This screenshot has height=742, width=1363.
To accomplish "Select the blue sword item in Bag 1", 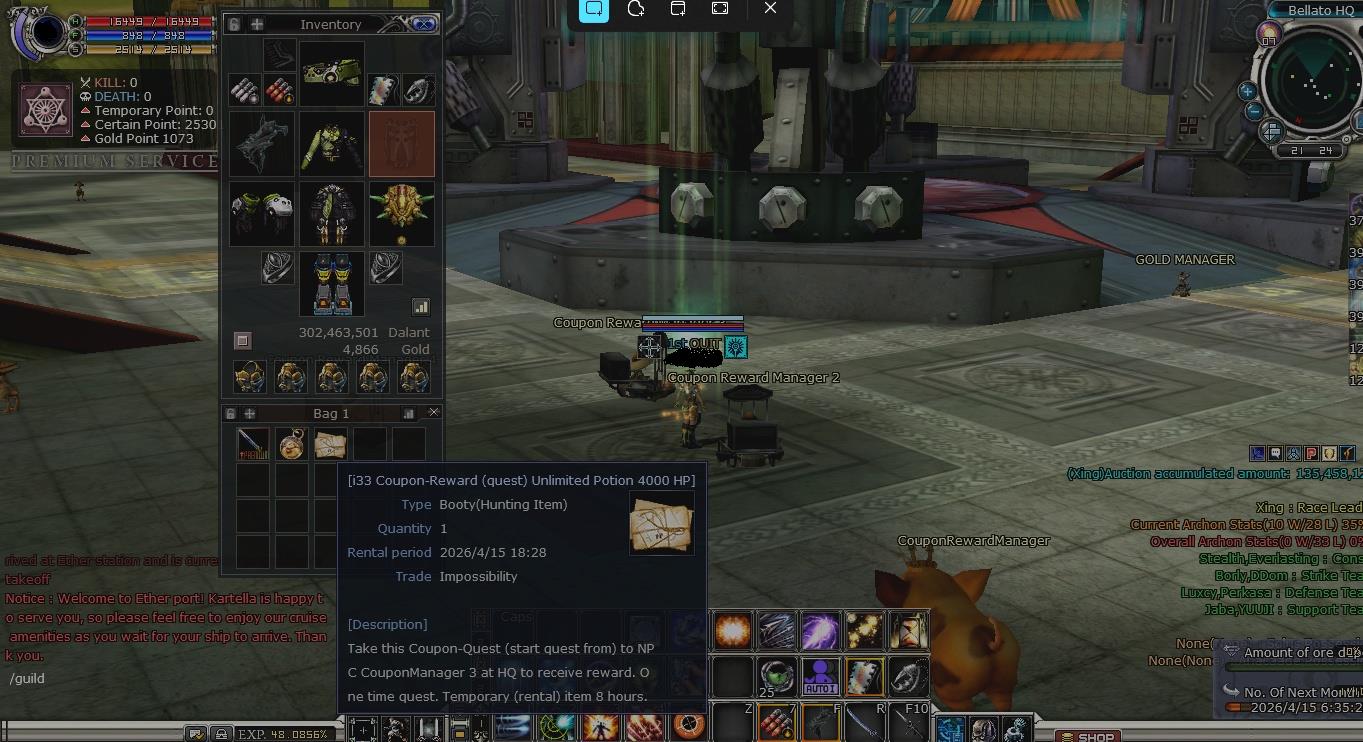I will pyautogui.click(x=253, y=444).
